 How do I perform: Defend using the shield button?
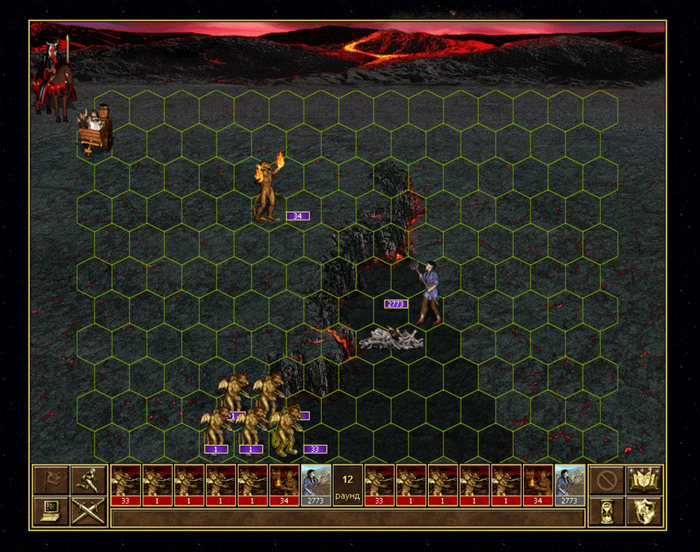(x=645, y=512)
